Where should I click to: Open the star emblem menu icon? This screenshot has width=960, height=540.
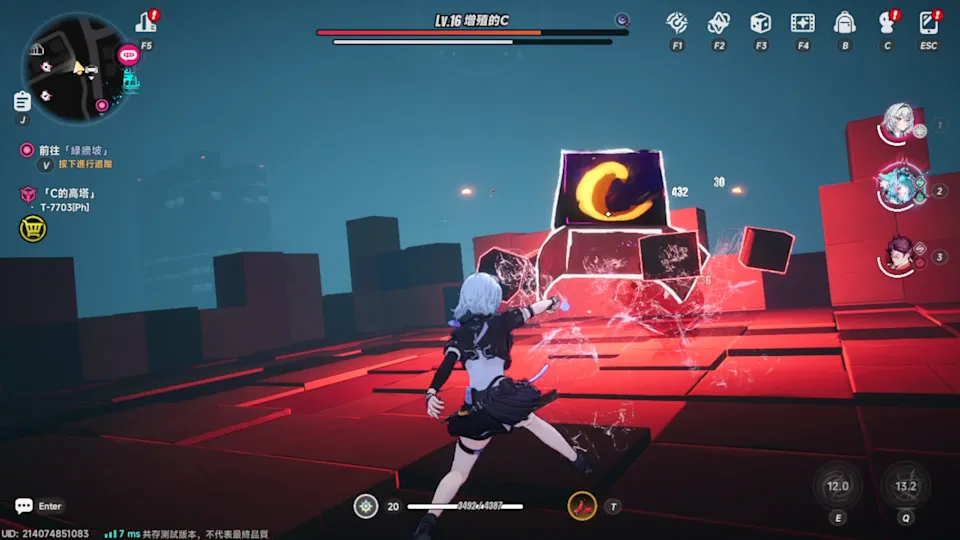point(719,23)
